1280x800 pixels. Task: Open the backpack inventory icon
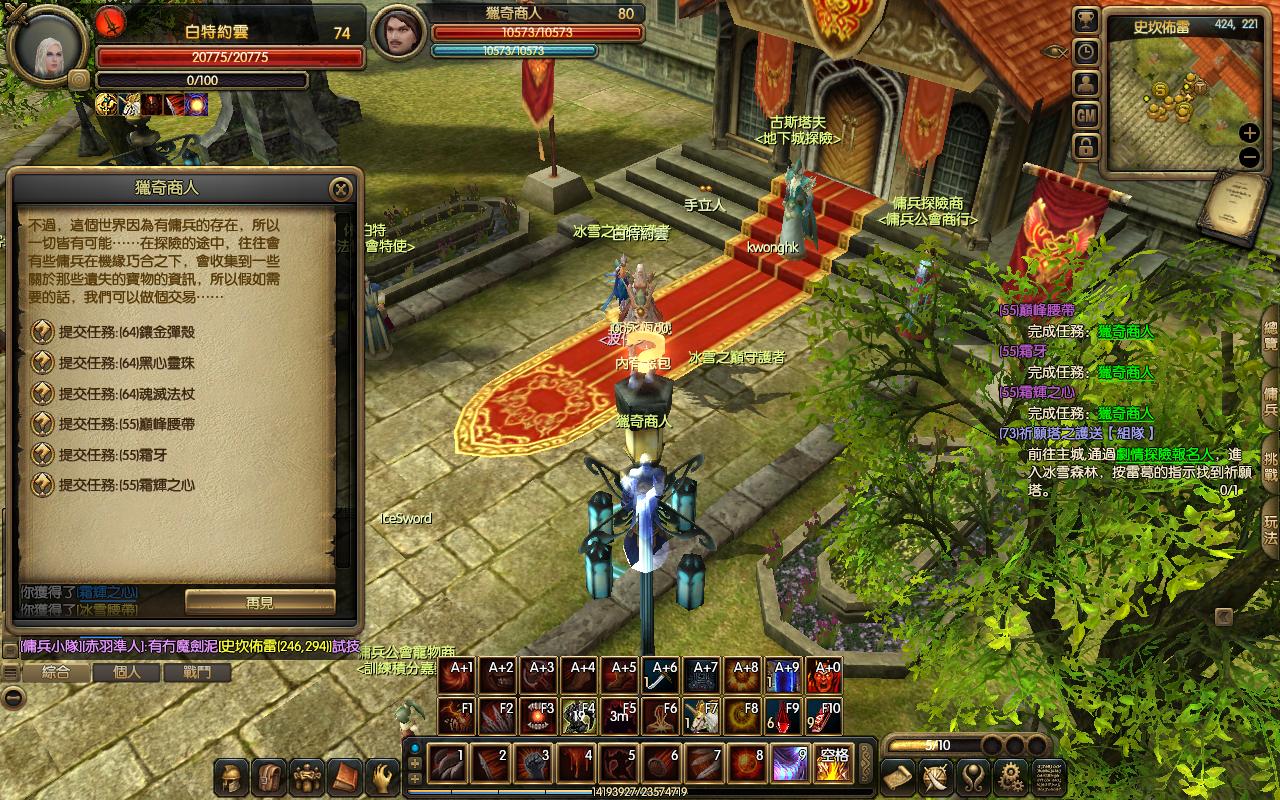click(269, 776)
